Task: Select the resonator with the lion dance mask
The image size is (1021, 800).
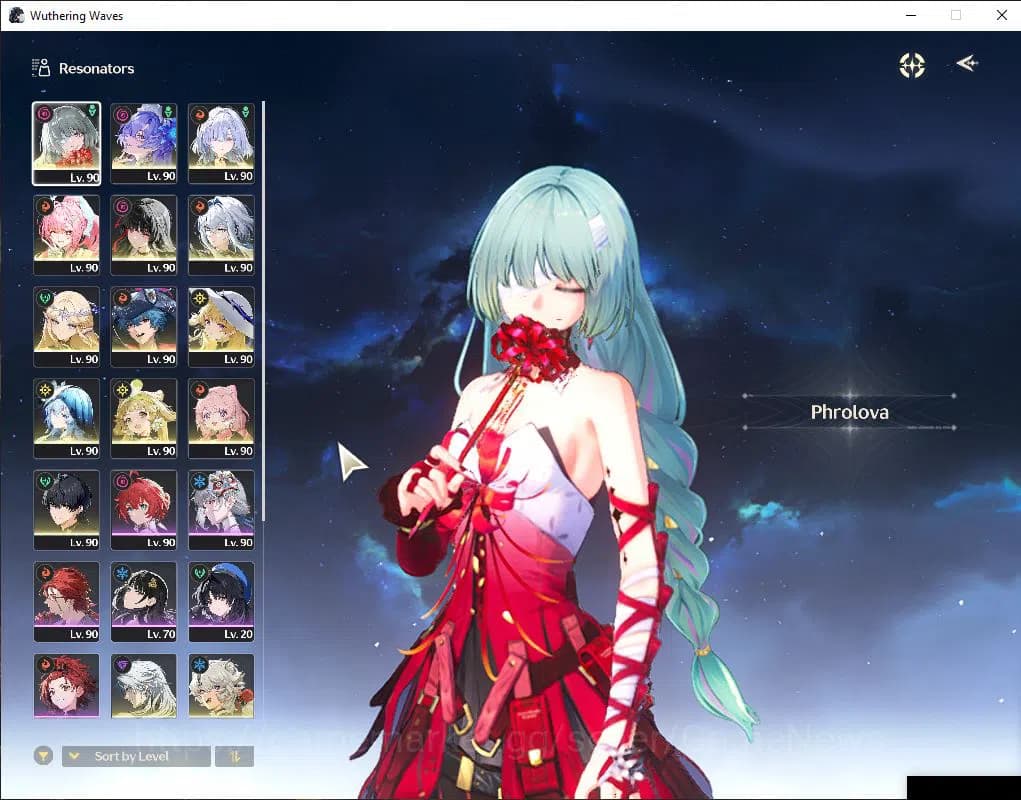Action: 221,509
